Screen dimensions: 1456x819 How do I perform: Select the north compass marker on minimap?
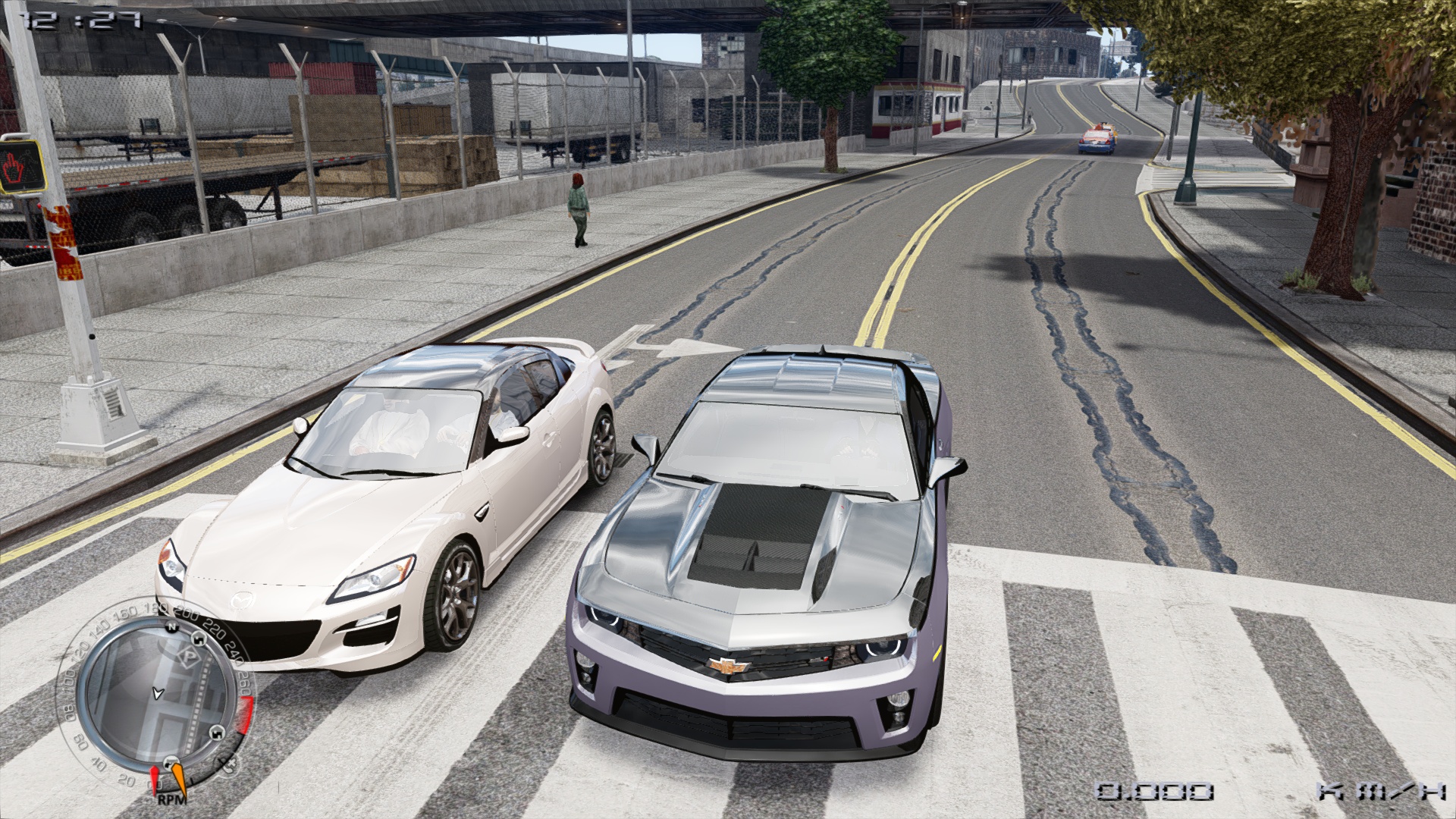coord(171,629)
